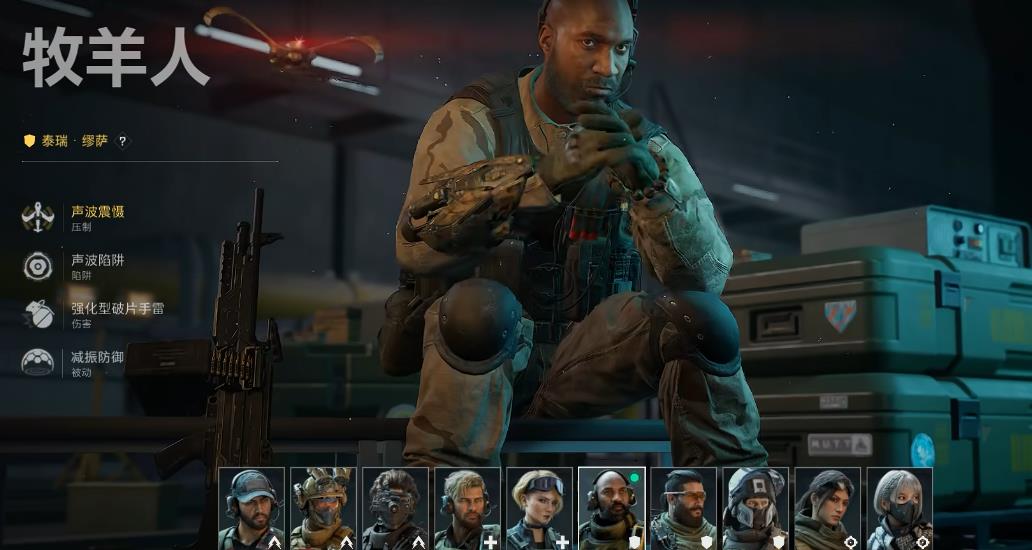Select the blond bearded medic with headset

467,508
